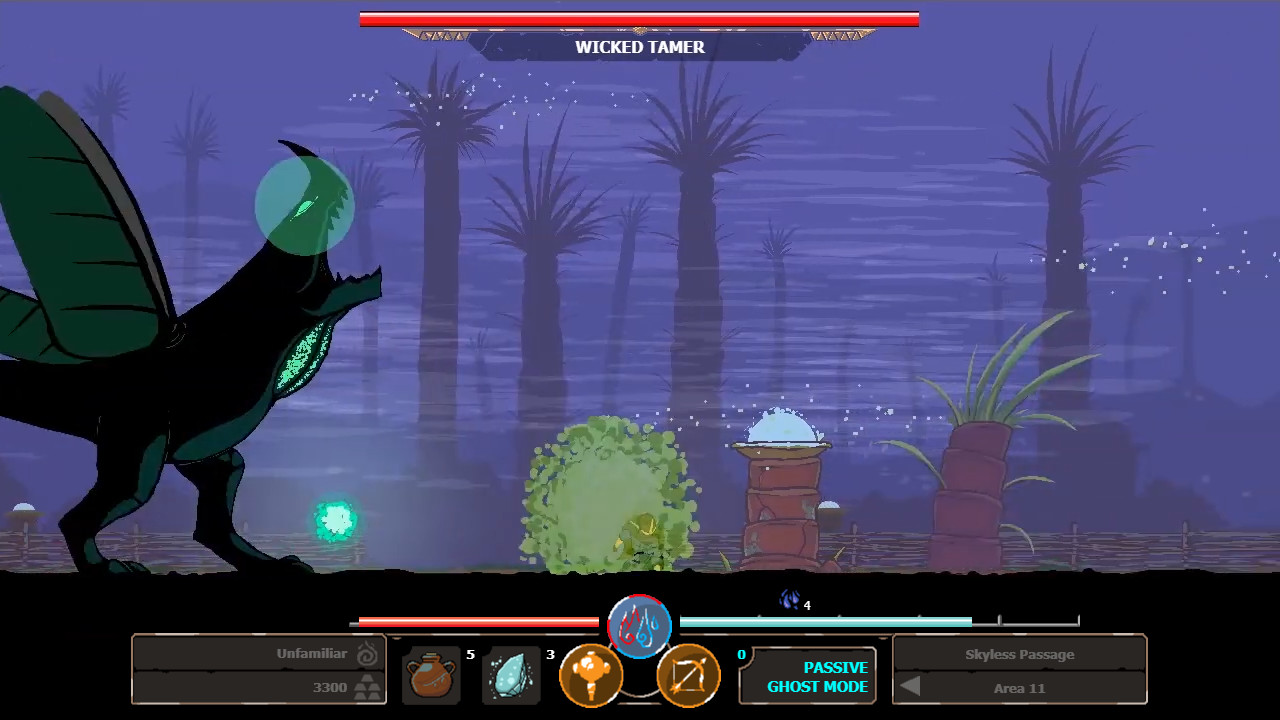Expand the Area 11 panel via left arrow
The image size is (1280, 720).
point(910,687)
